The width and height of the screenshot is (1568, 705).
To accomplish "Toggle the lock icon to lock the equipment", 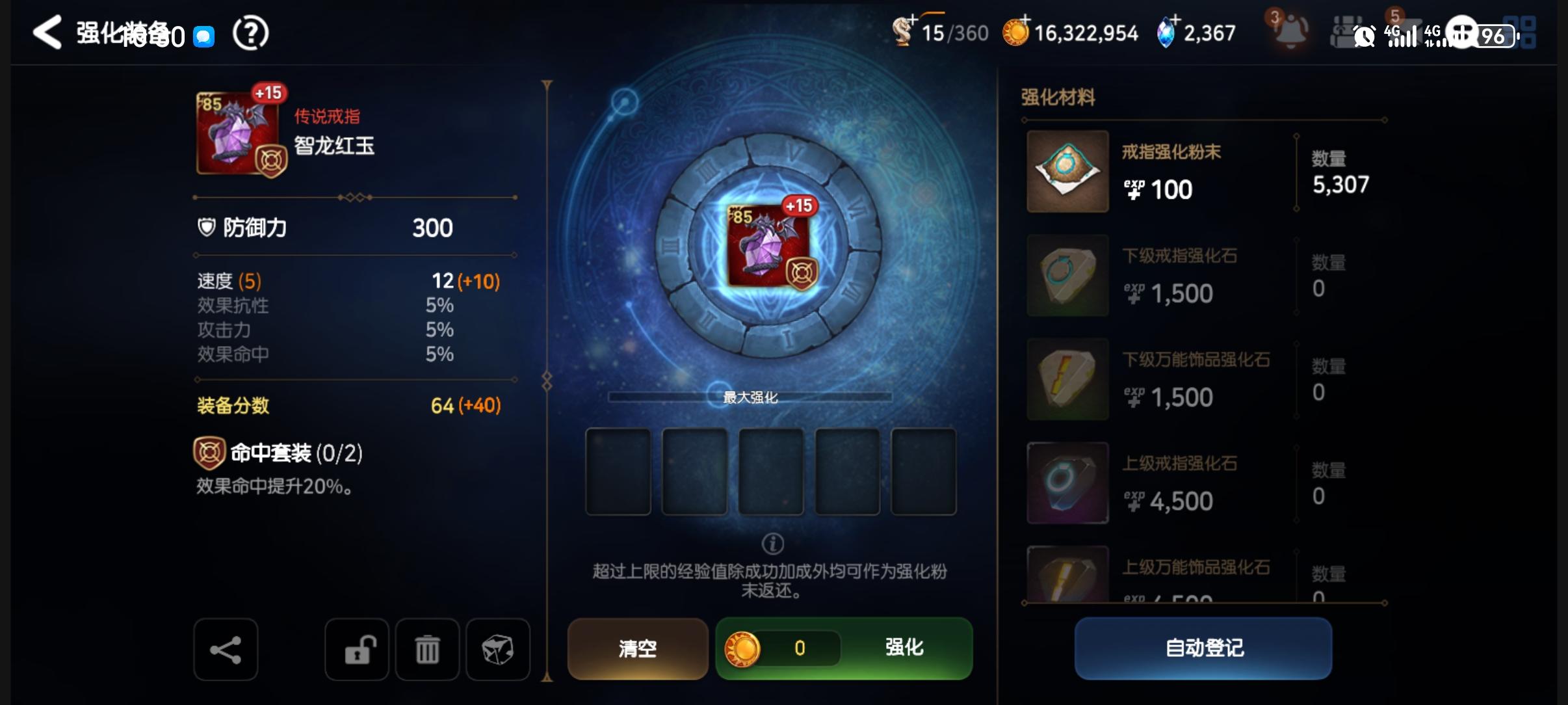I will 358,648.
